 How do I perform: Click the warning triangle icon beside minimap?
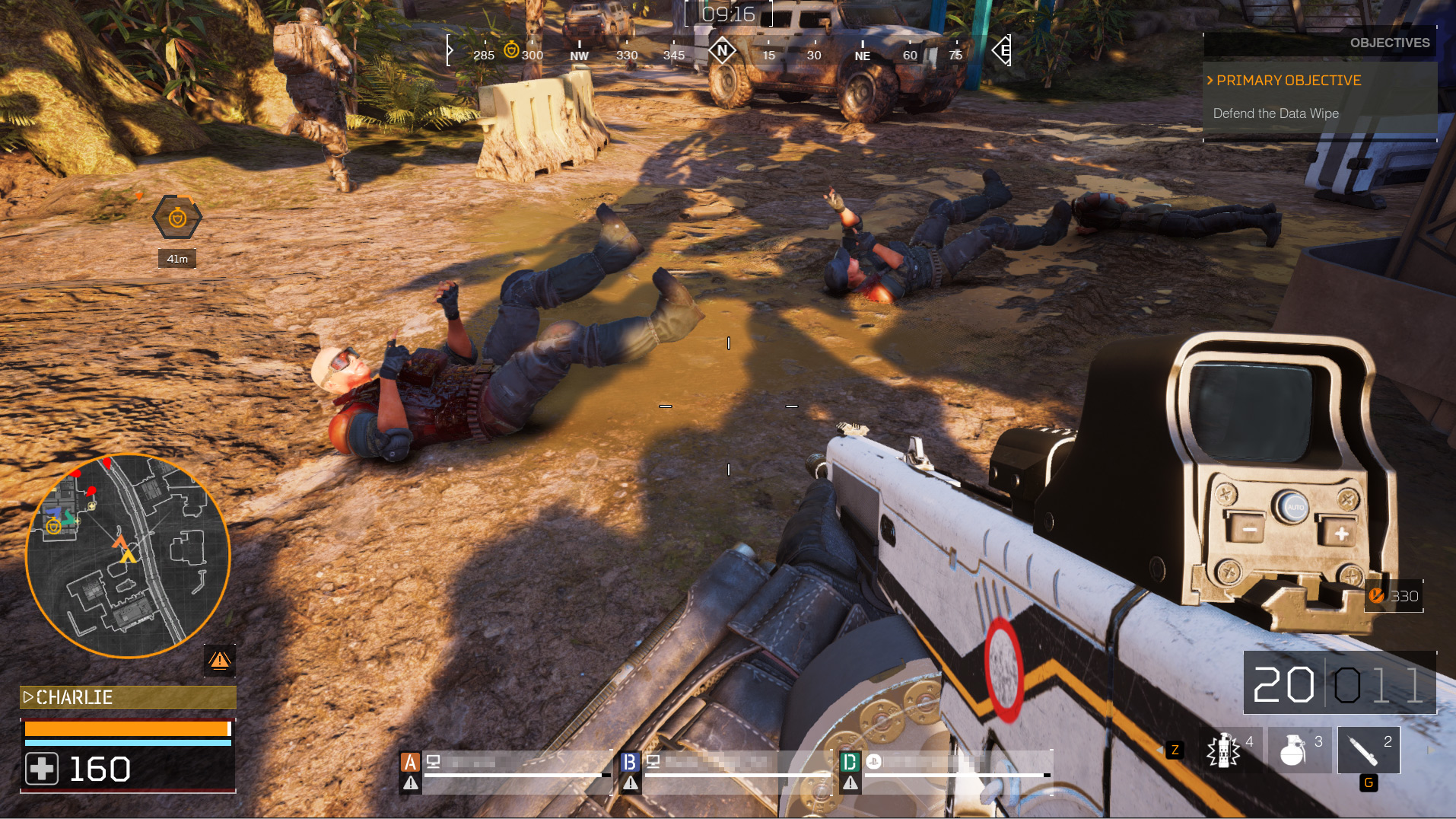point(220,660)
